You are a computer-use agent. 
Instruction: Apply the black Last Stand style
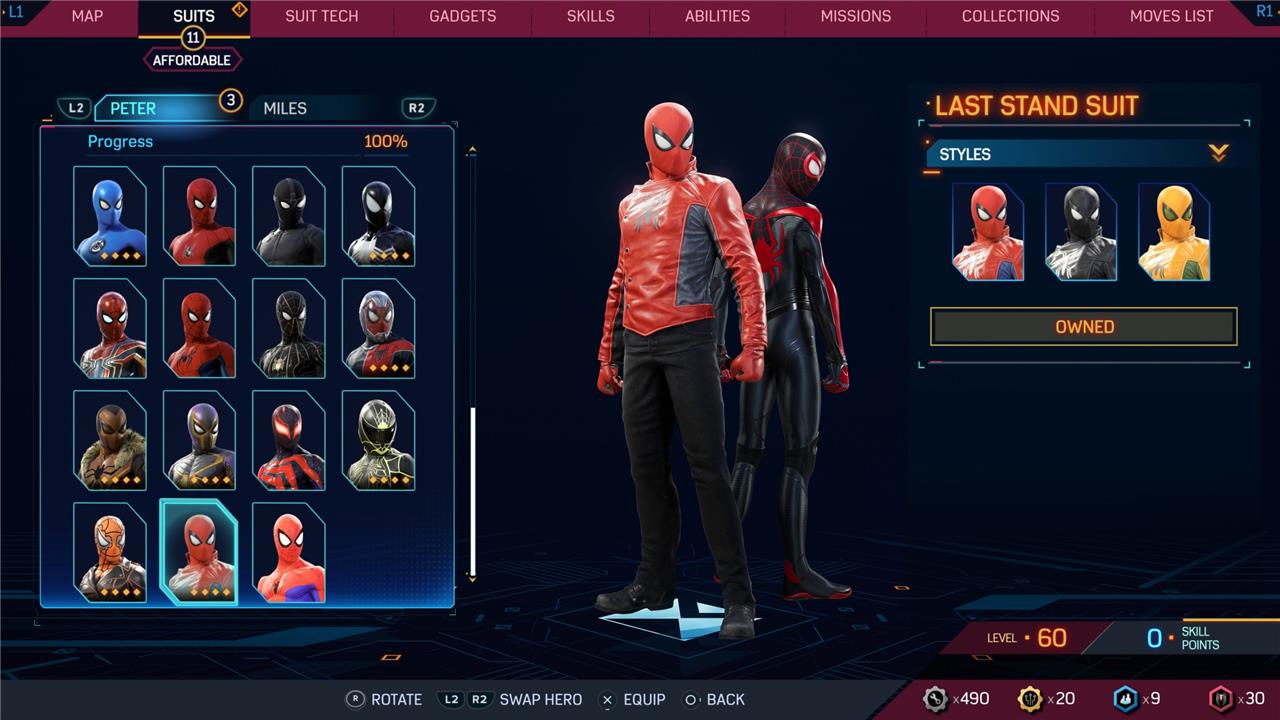click(1081, 232)
